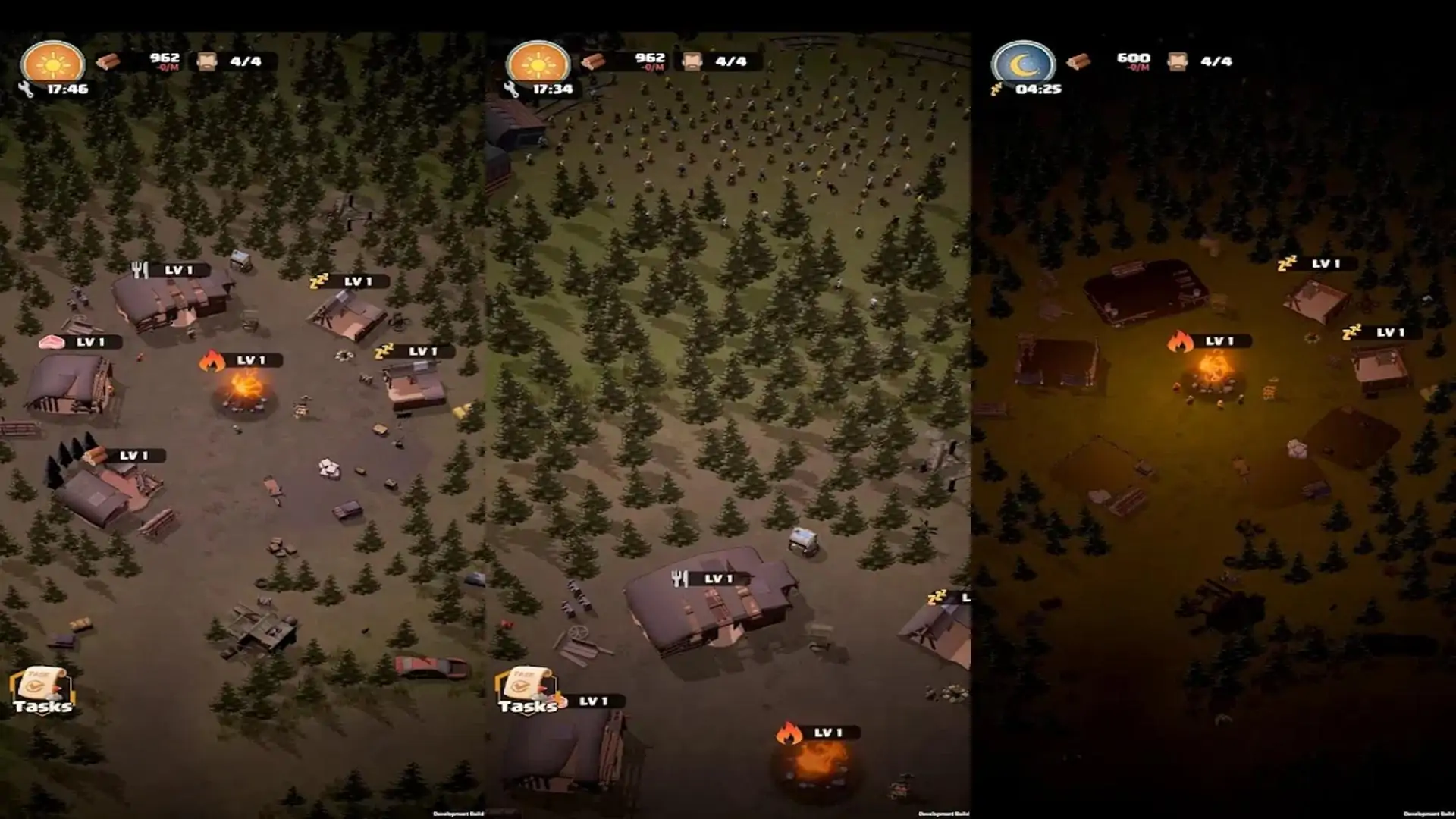Screen dimensions: 1456x819
Task: Open the meat production building icon
Action: (x=52, y=343)
